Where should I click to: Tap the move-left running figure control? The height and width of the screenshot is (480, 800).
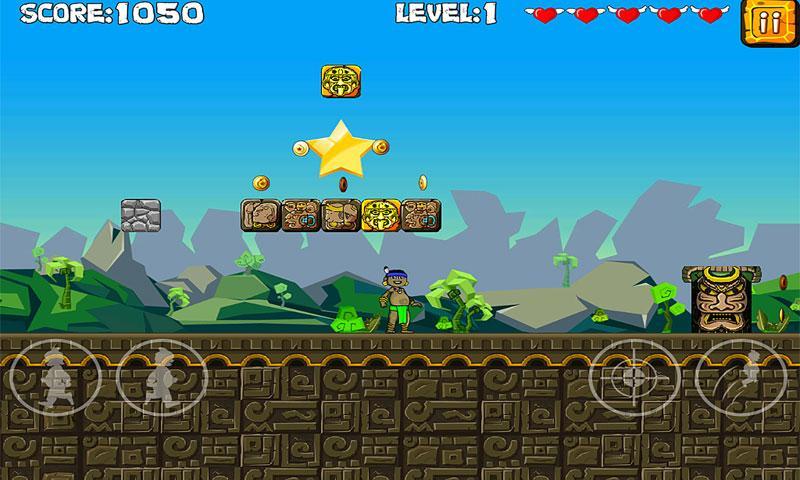(56, 379)
